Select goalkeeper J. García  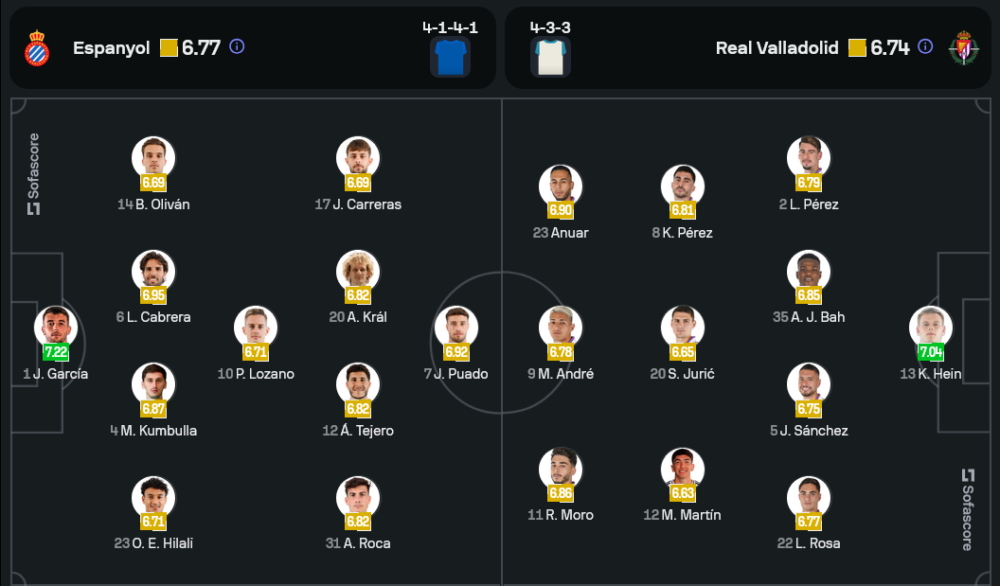[56, 328]
